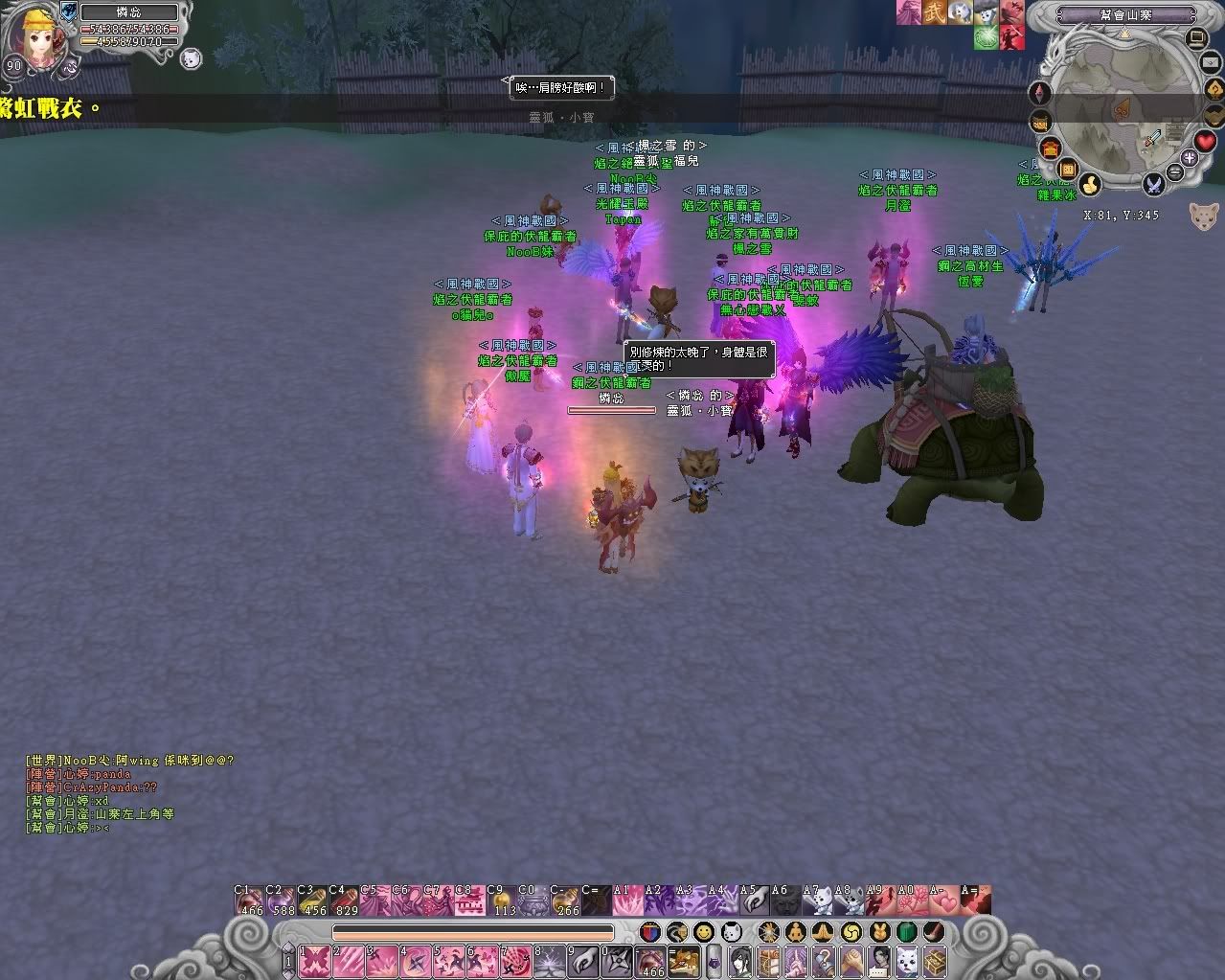Select the handshake icon in the bottom menu
1225x980 pixels.
pos(851,959)
